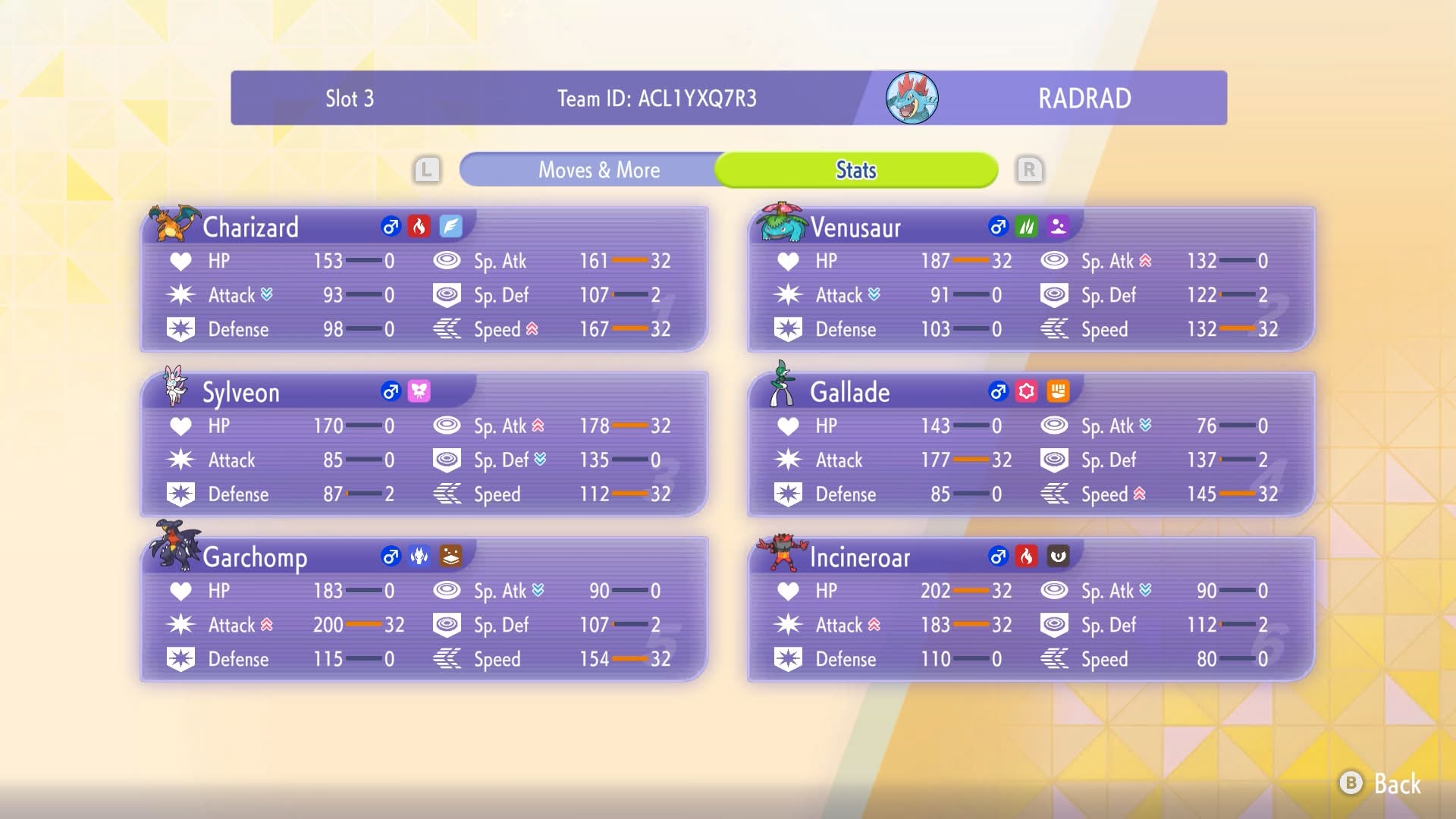
Task: Click the Feraligatr team avatar icon
Action: click(913, 97)
